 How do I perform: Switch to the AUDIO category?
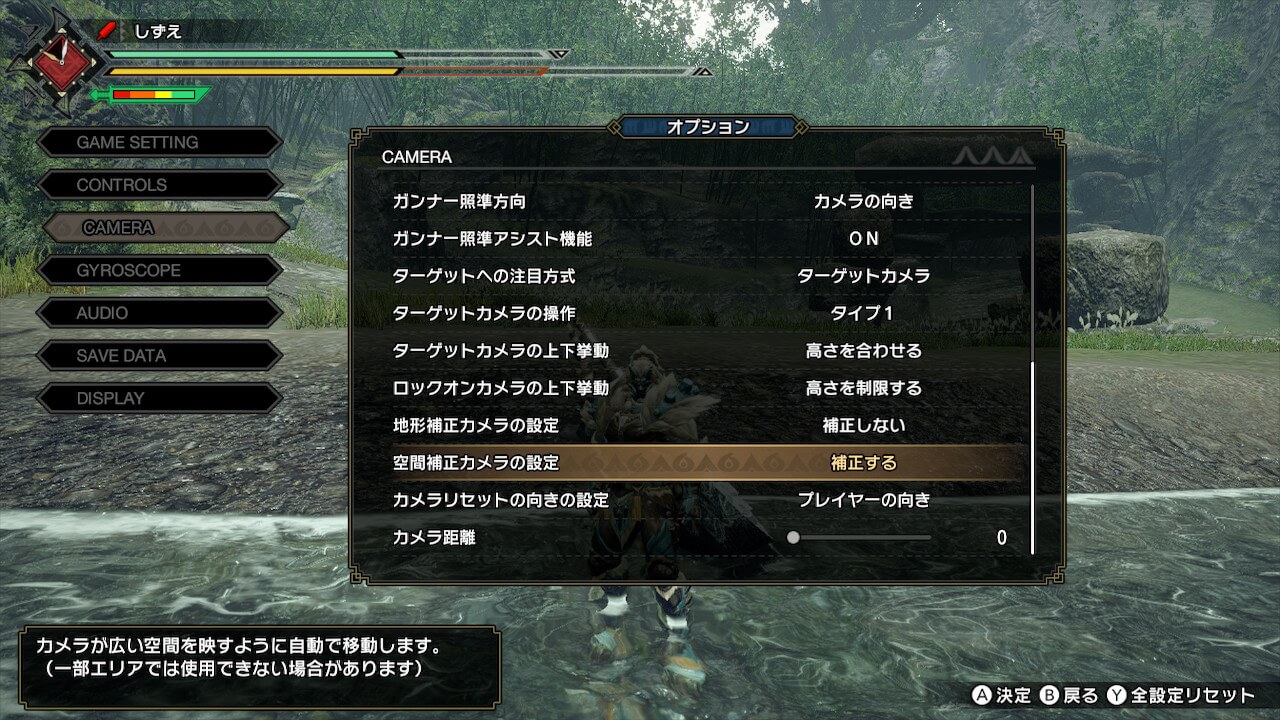[x=160, y=313]
